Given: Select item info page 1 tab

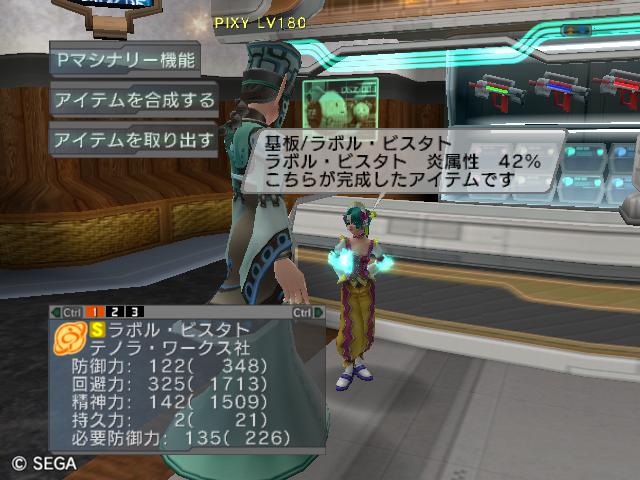Looking at the screenshot, I should [x=99, y=312].
